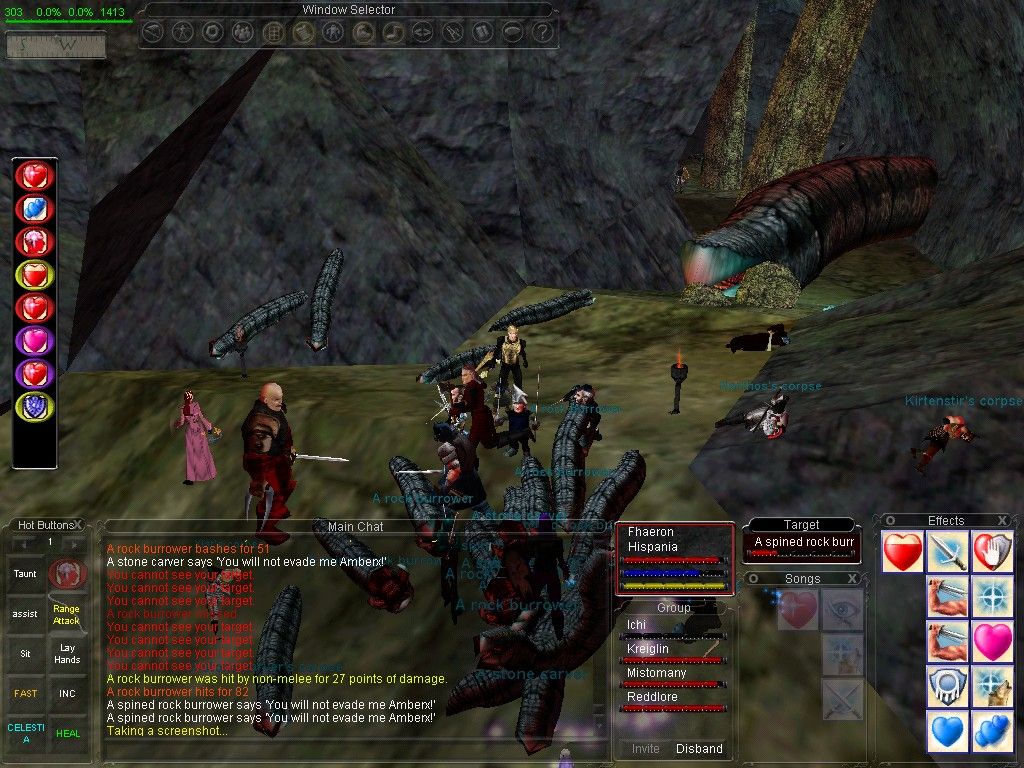Click the INC hot button

[x=67, y=692]
